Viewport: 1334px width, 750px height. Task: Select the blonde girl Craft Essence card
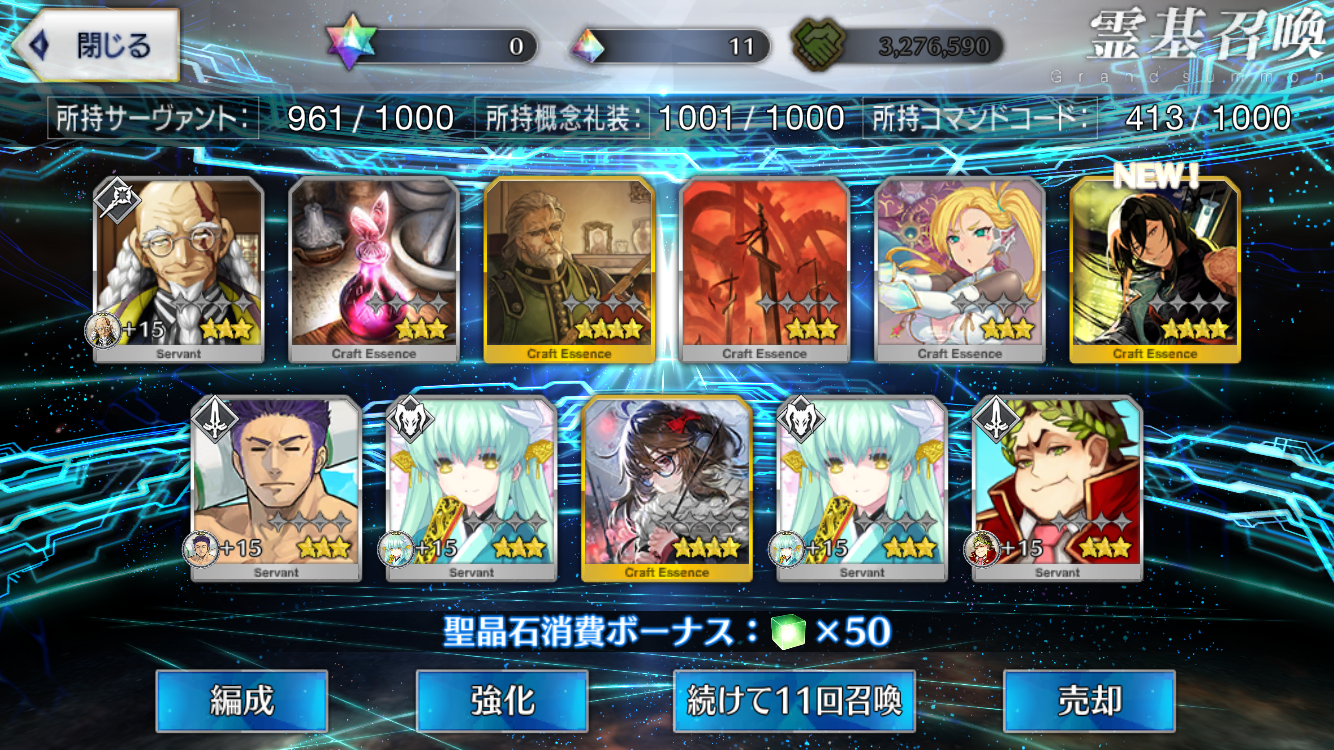(960, 269)
